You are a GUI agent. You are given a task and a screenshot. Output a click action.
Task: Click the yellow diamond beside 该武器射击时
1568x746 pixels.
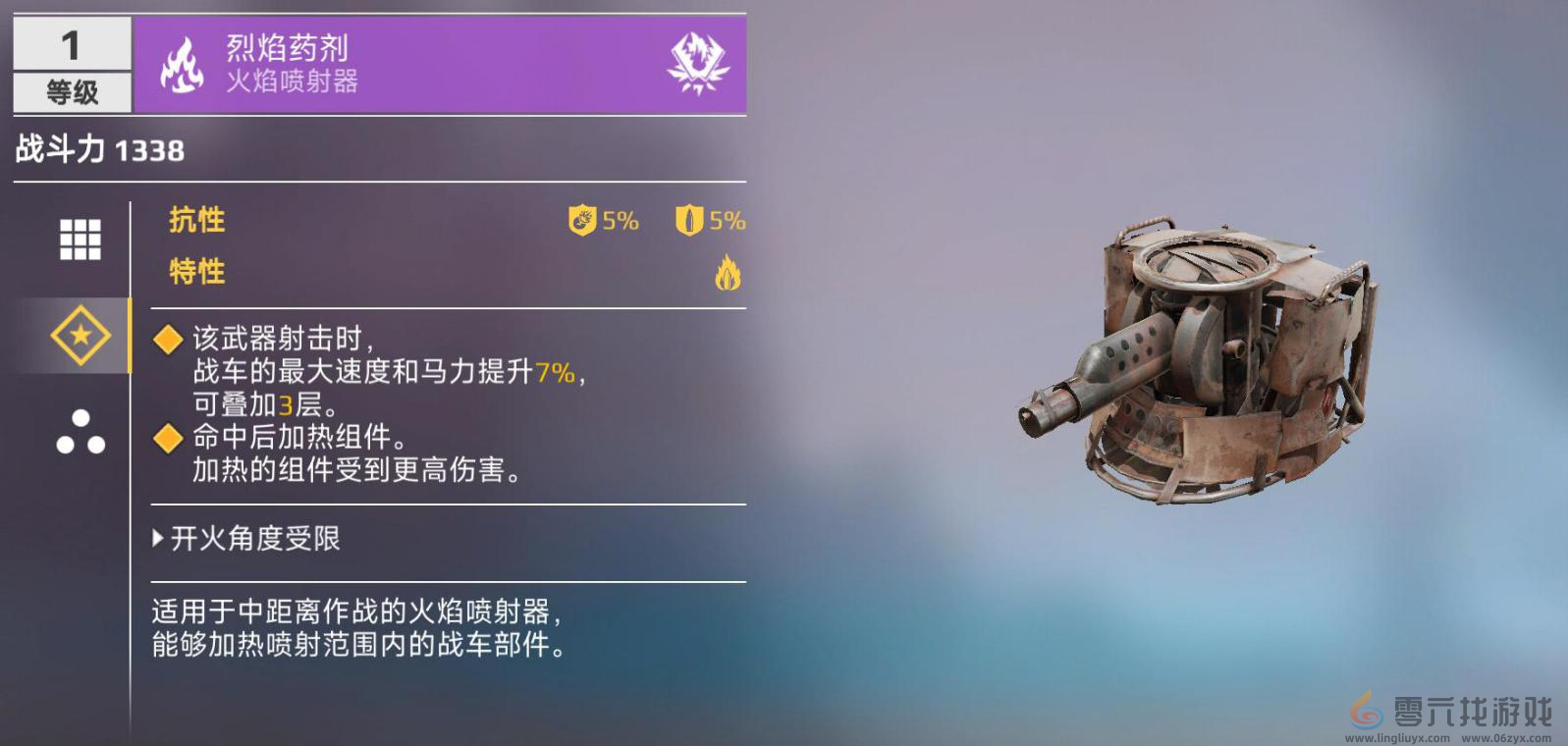(166, 341)
